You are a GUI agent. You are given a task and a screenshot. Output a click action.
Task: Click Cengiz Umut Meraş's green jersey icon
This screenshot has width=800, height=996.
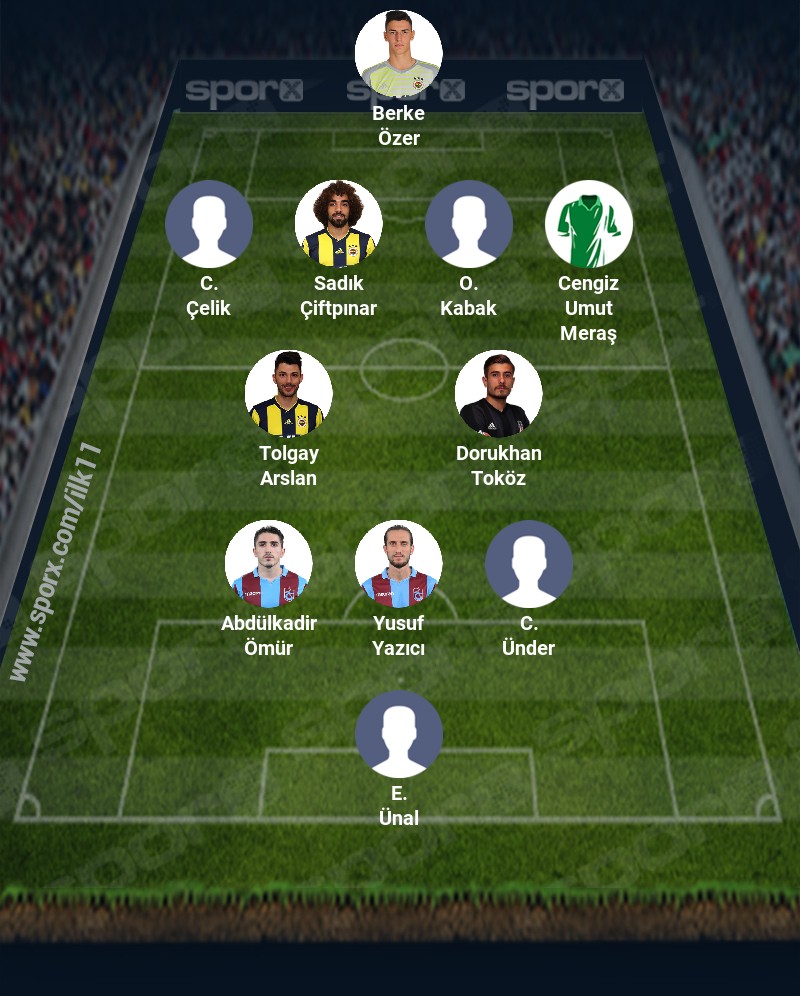(588, 224)
